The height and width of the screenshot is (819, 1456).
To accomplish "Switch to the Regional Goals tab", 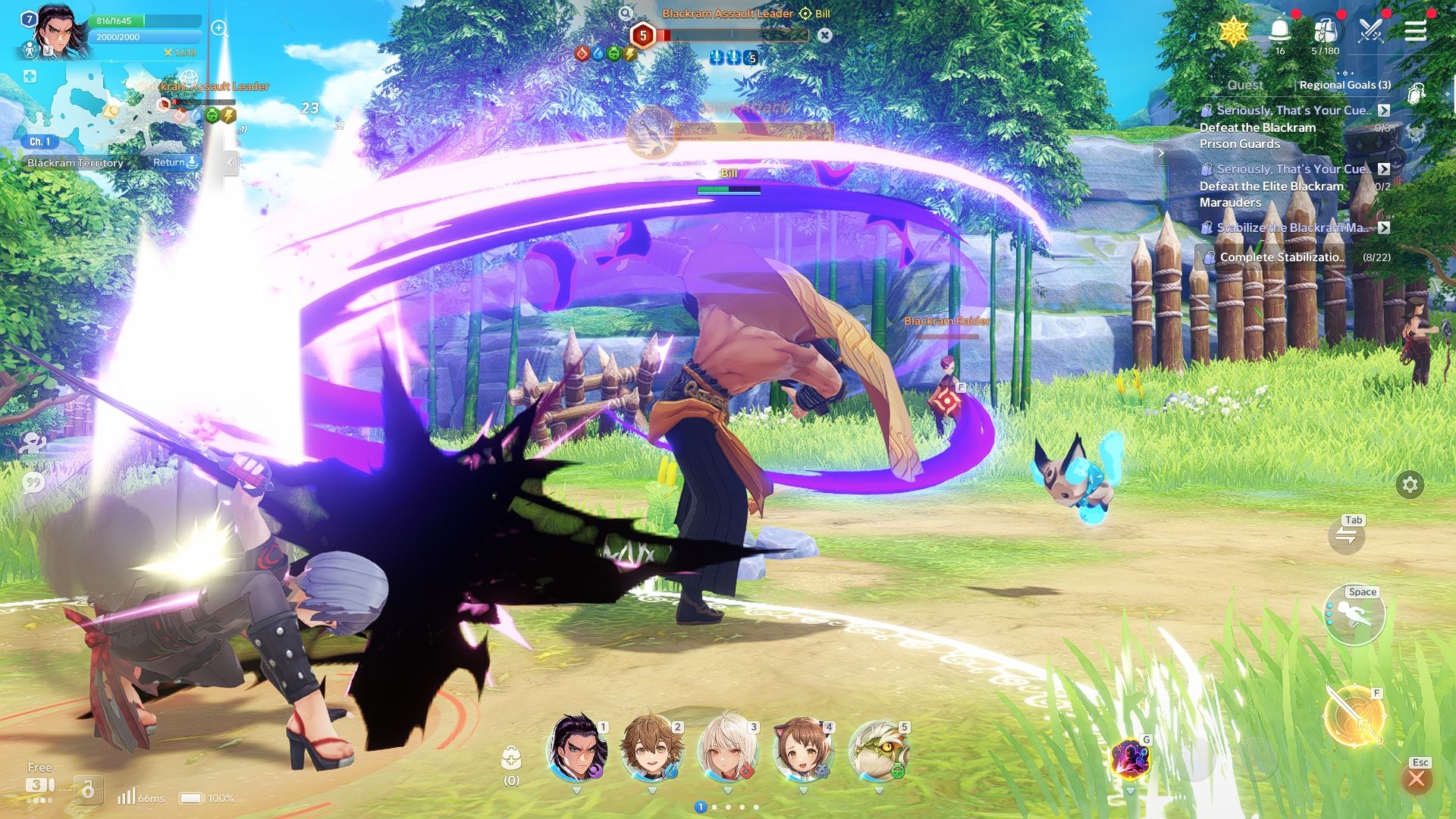I will (x=1345, y=85).
